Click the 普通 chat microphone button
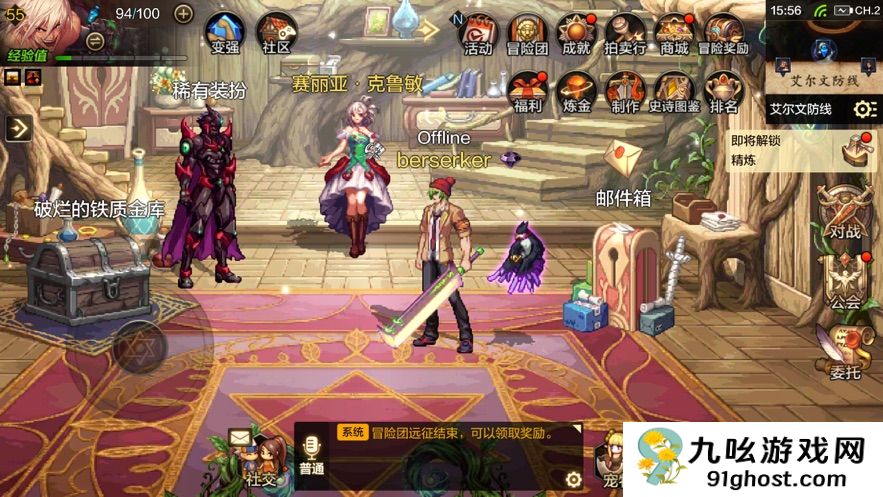Screen dimensions: 883x497 (312, 456)
